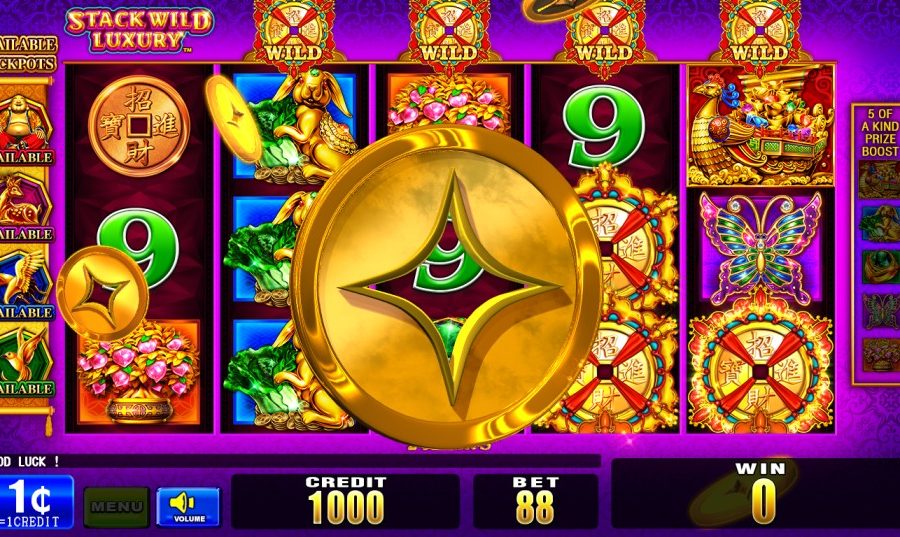Toggle the VOLUME speaker button
The image size is (900, 537).
(x=187, y=506)
